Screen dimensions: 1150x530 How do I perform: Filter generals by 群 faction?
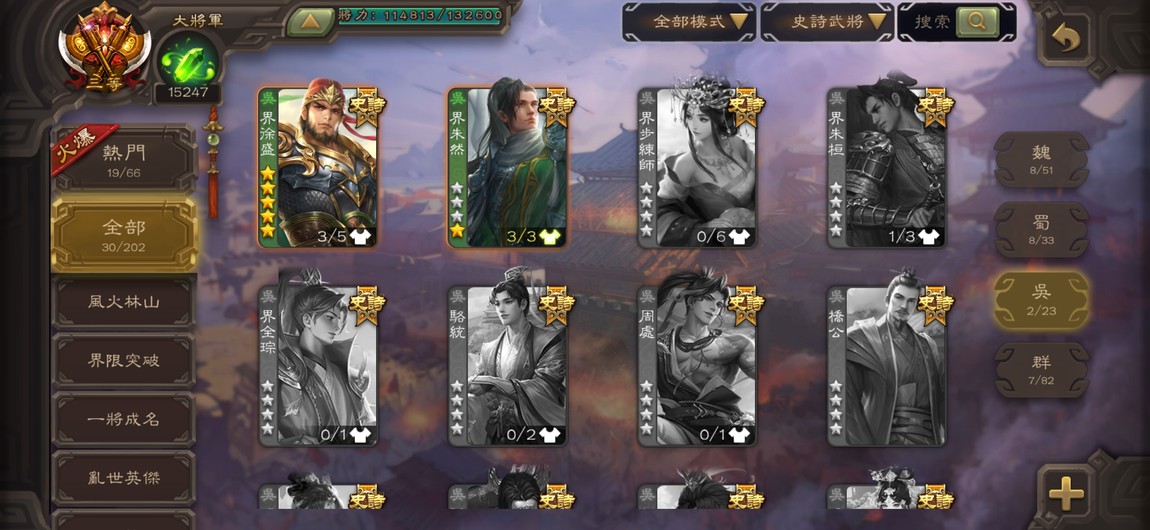coord(1041,370)
